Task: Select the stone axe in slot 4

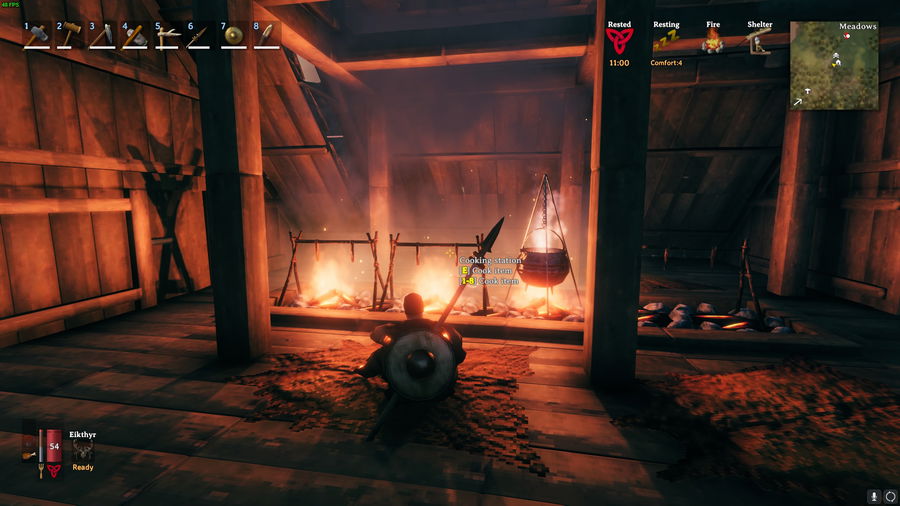Action: [135, 36]
